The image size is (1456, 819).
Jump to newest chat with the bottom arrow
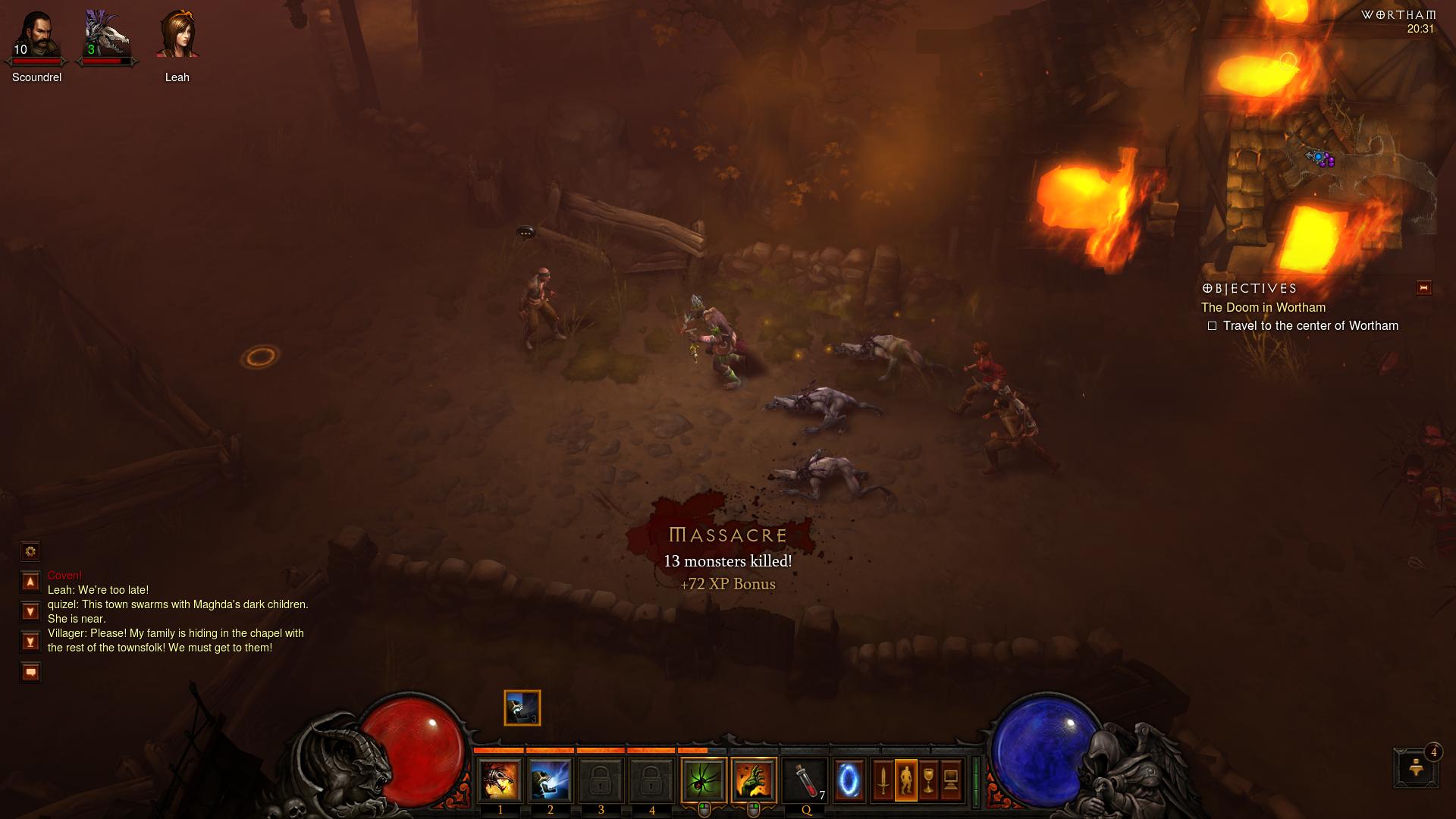(30, 641)
